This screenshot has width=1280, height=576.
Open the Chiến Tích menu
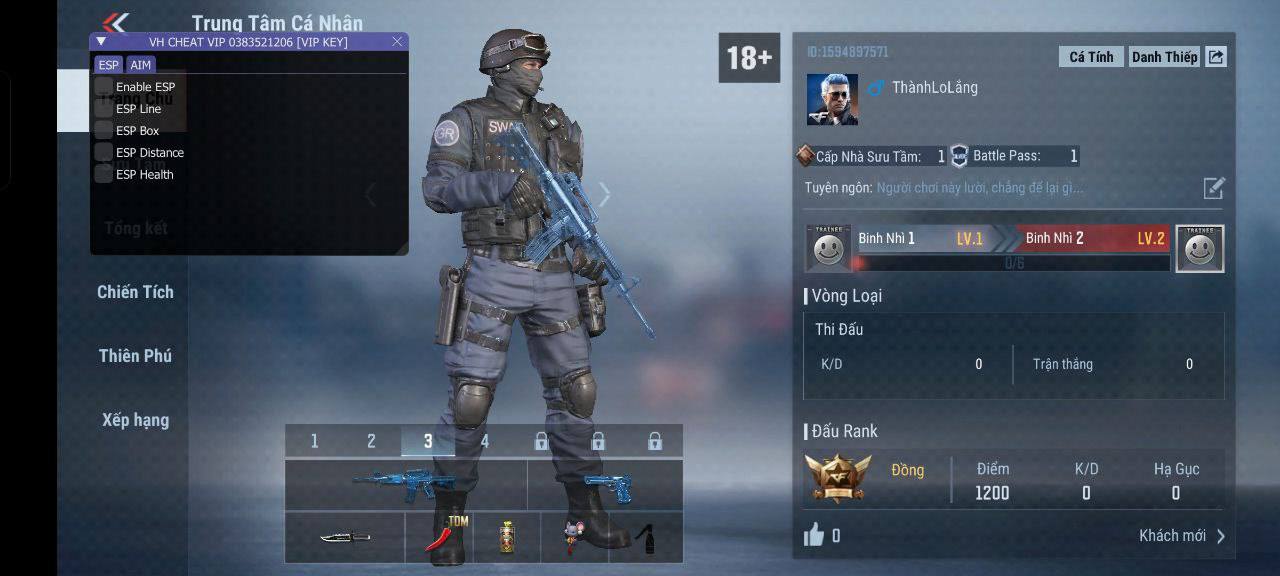tap(135, 292)
